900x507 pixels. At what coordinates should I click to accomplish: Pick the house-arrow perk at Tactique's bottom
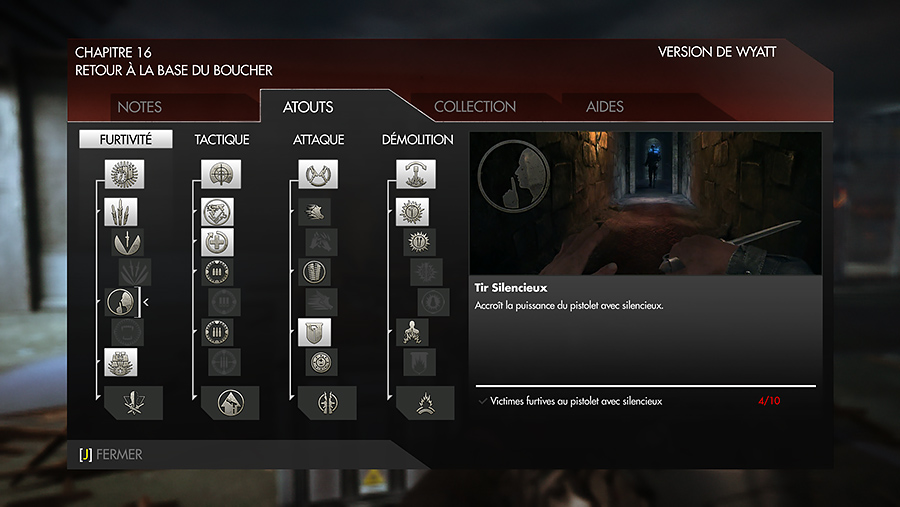point(222,402)
